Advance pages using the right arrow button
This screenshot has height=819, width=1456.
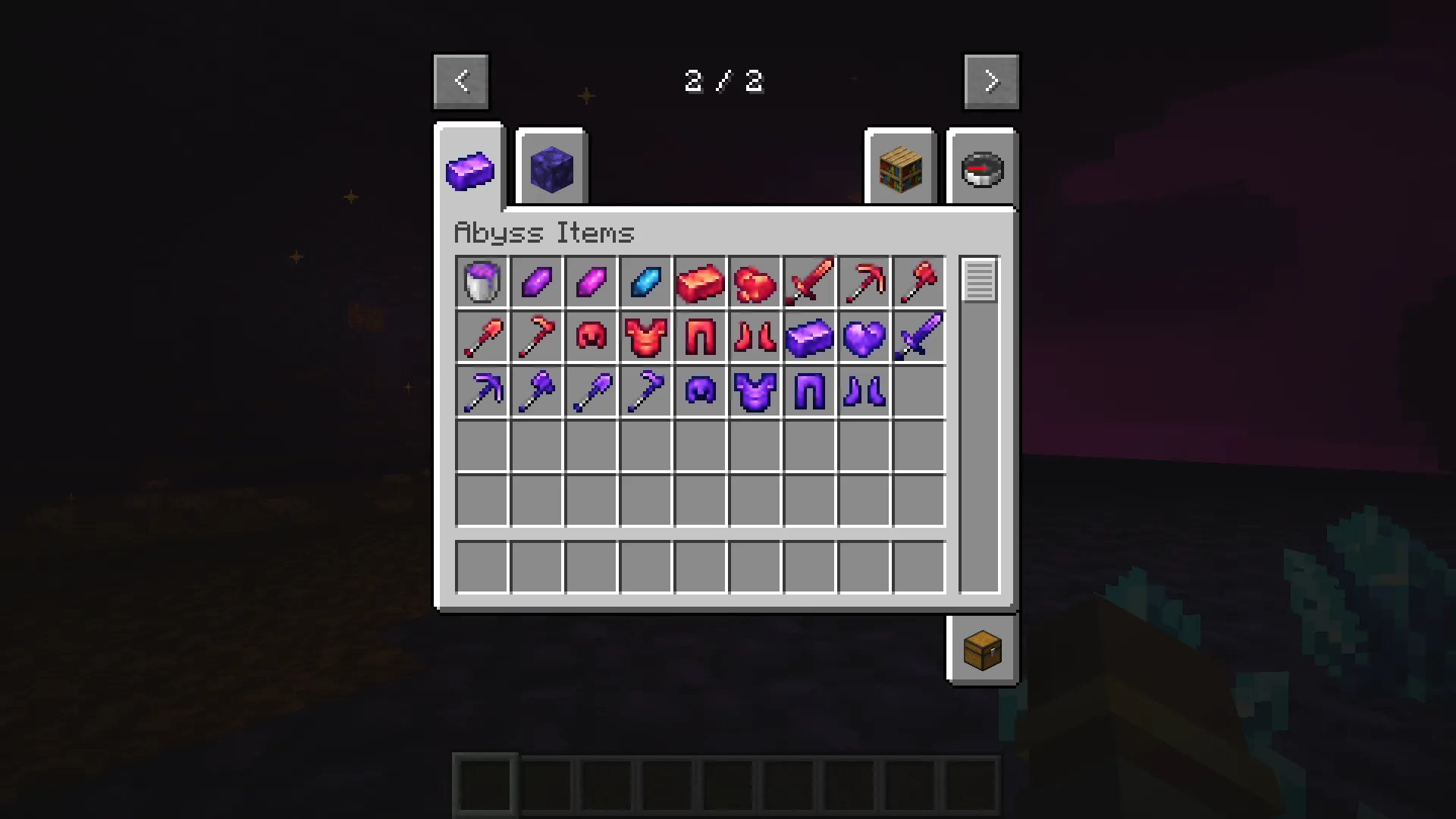[990, 80]
